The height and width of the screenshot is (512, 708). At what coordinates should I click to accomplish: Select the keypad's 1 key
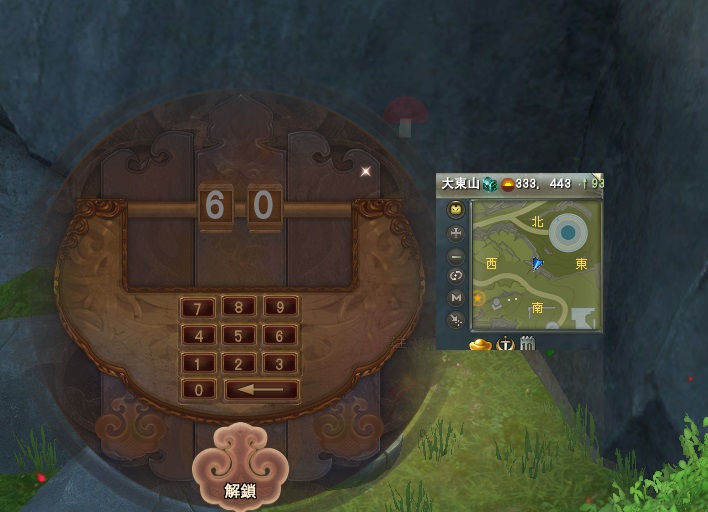(198, 364)
